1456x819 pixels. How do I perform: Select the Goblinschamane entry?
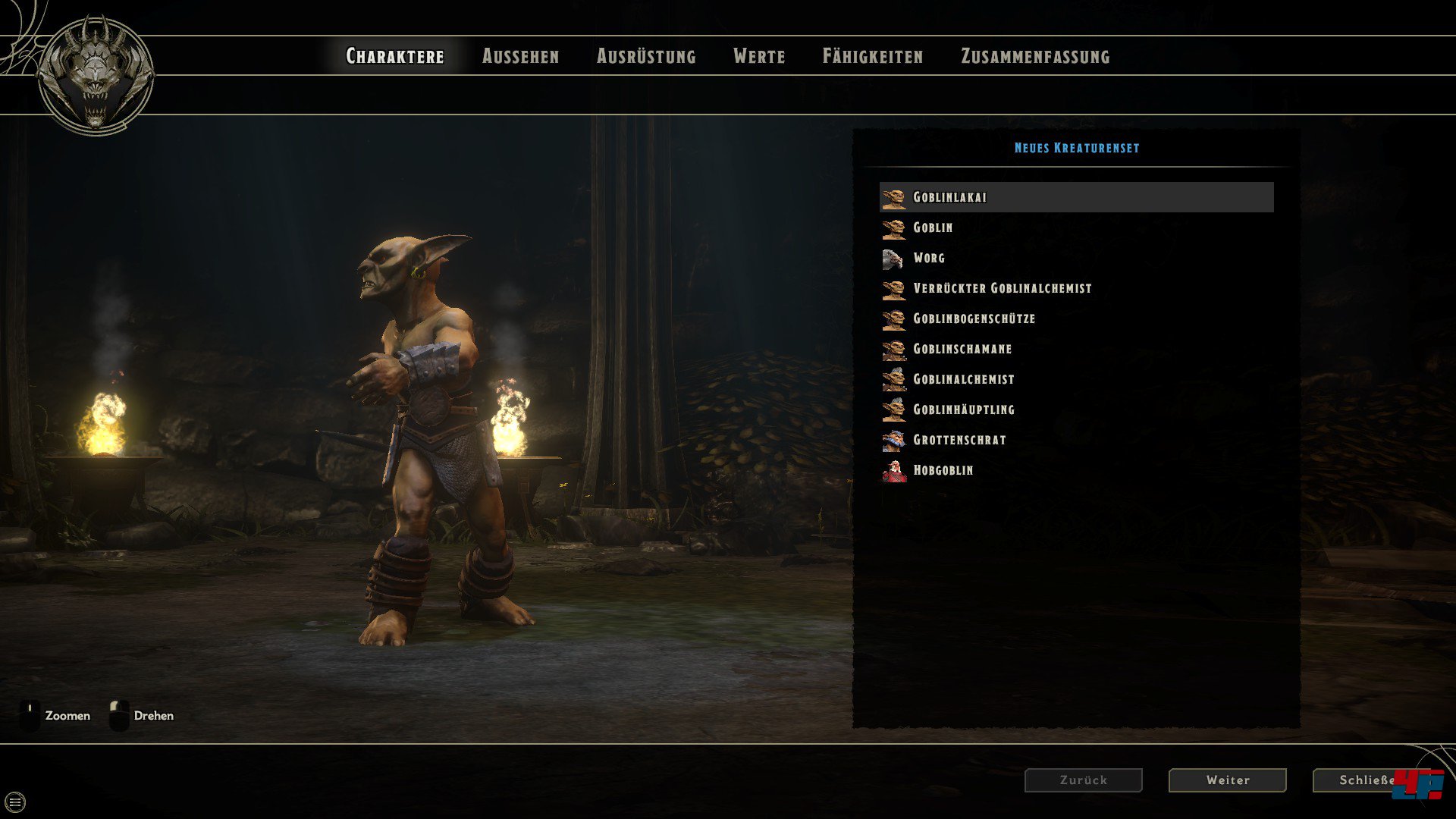(962, 349)
